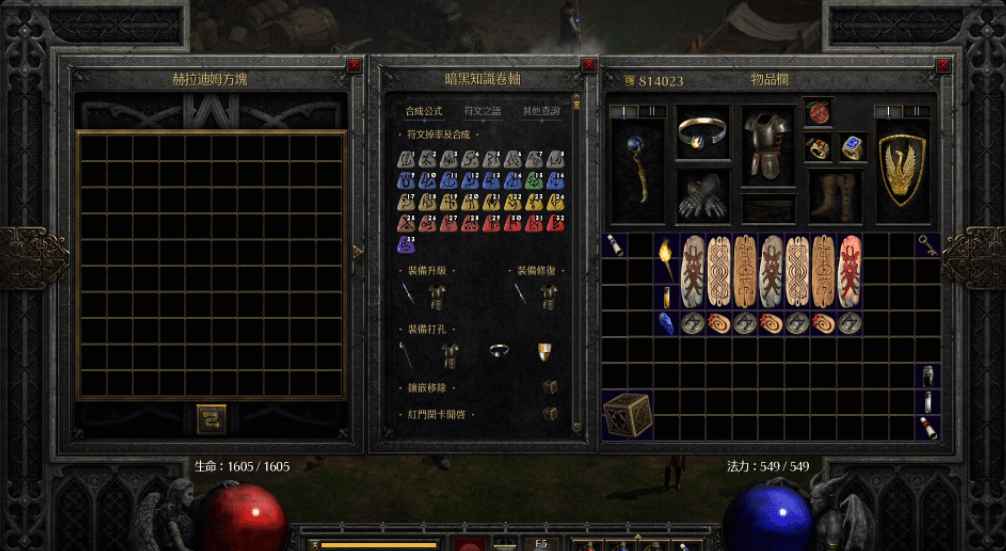Pick the blue gem ring

point(850,148)
